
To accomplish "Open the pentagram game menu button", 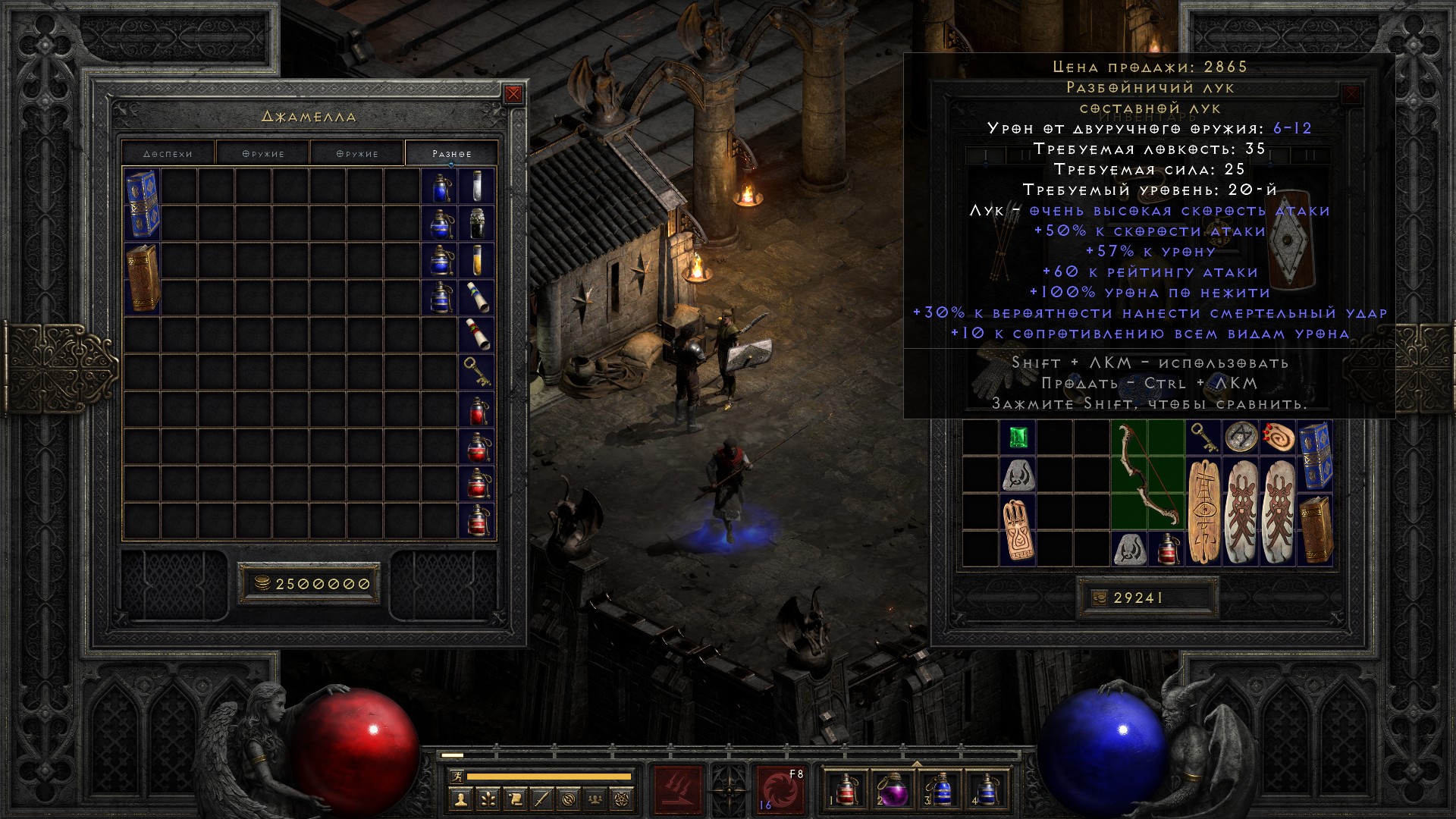I will click(x=623, y=798).
